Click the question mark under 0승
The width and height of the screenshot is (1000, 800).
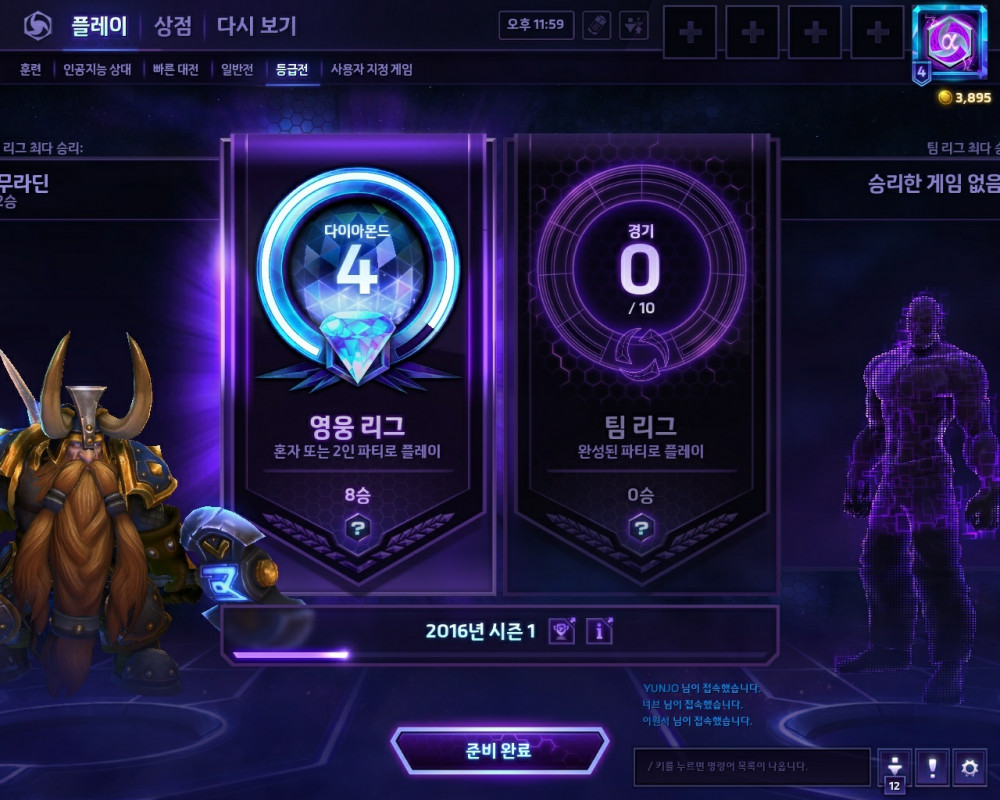(640, 528)
